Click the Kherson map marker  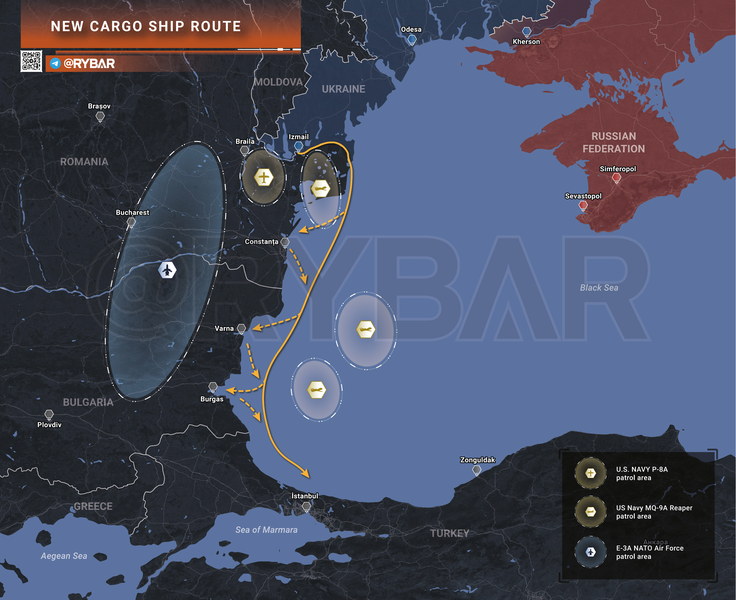pos(526,31)
